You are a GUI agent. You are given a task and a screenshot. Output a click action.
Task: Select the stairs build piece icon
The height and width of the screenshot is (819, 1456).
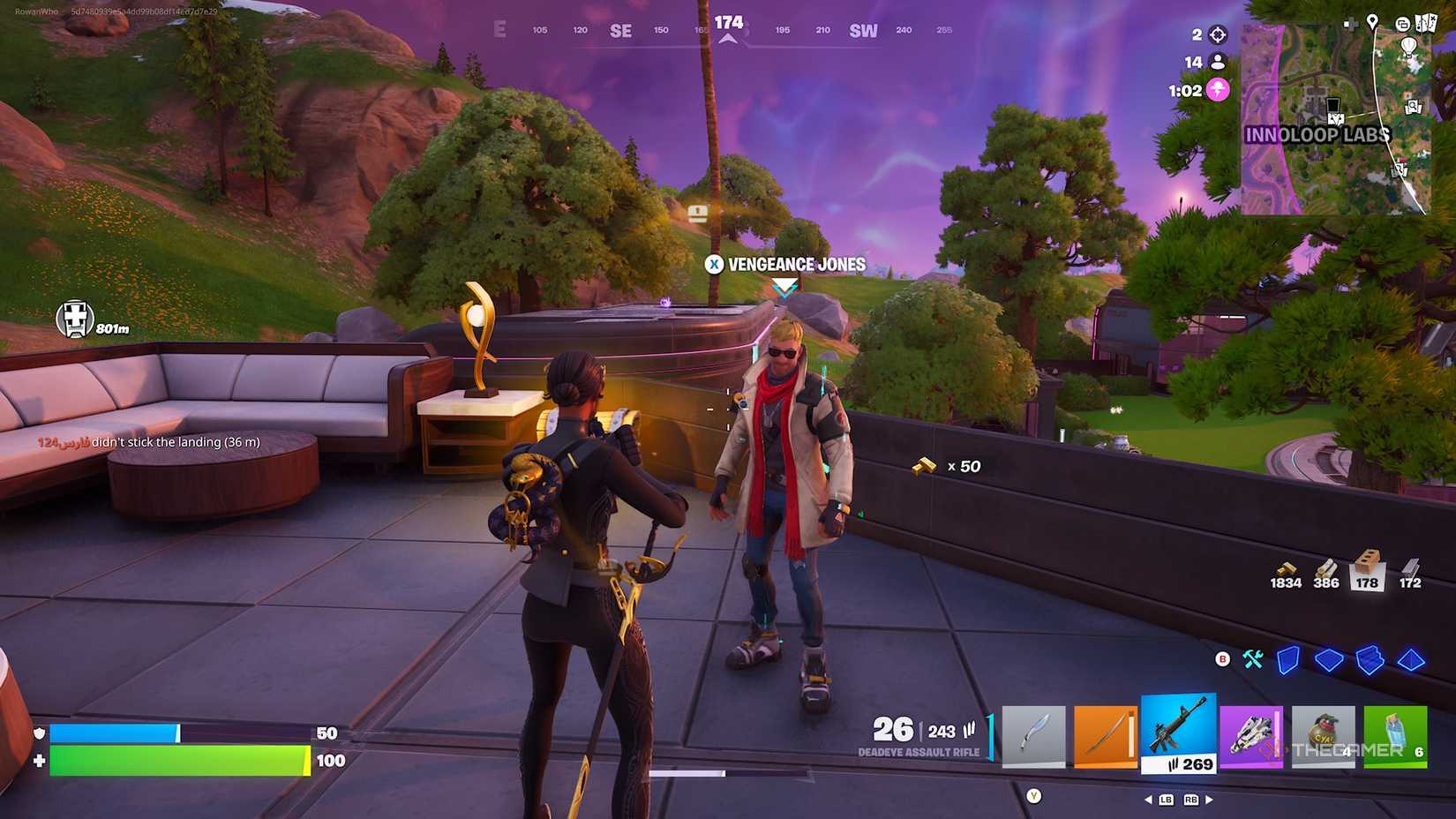tap(1370, 660)
